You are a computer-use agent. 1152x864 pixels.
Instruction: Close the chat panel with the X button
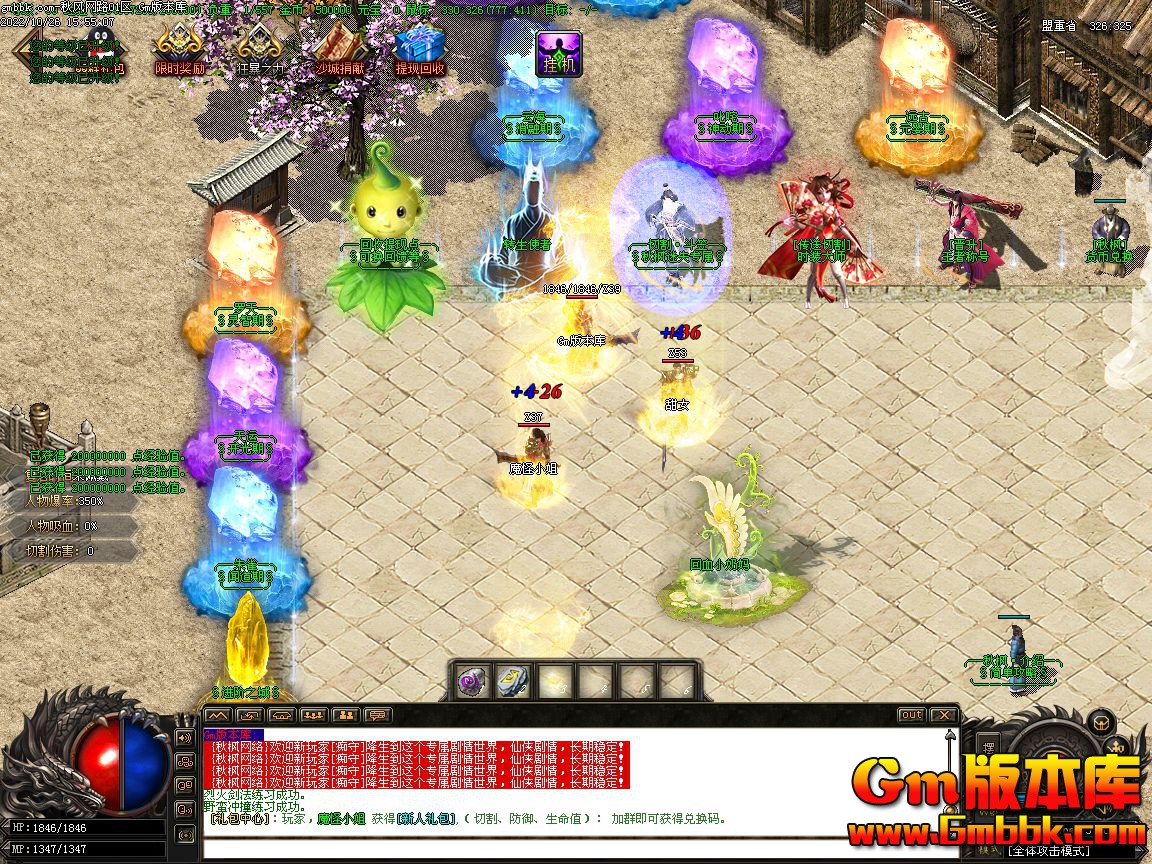pyautogui.click(x=943, y=715)
